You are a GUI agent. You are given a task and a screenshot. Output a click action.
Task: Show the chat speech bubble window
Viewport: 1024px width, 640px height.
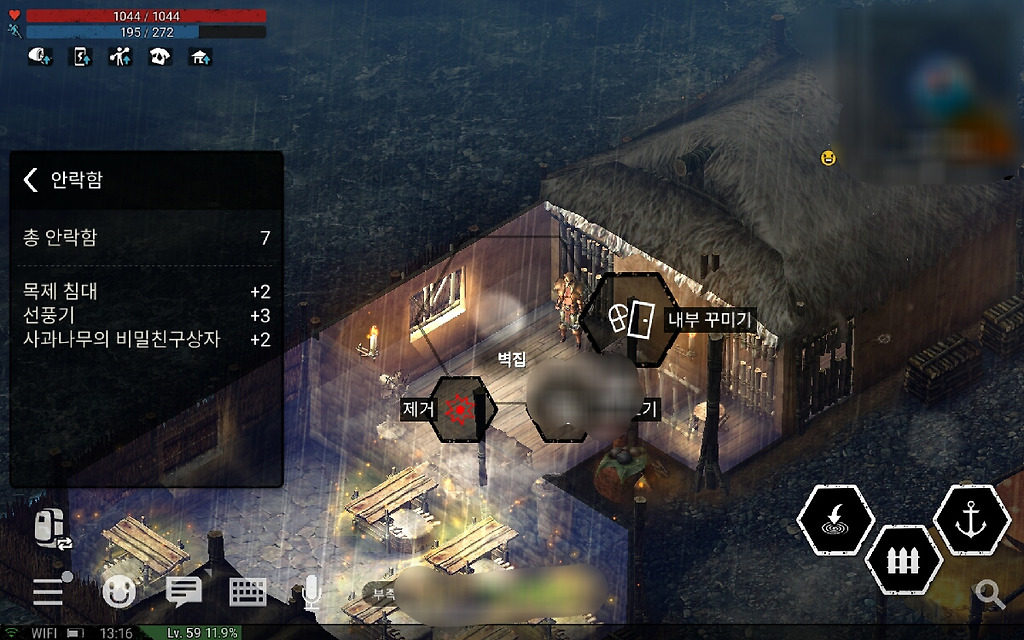(x=183, y=592)
